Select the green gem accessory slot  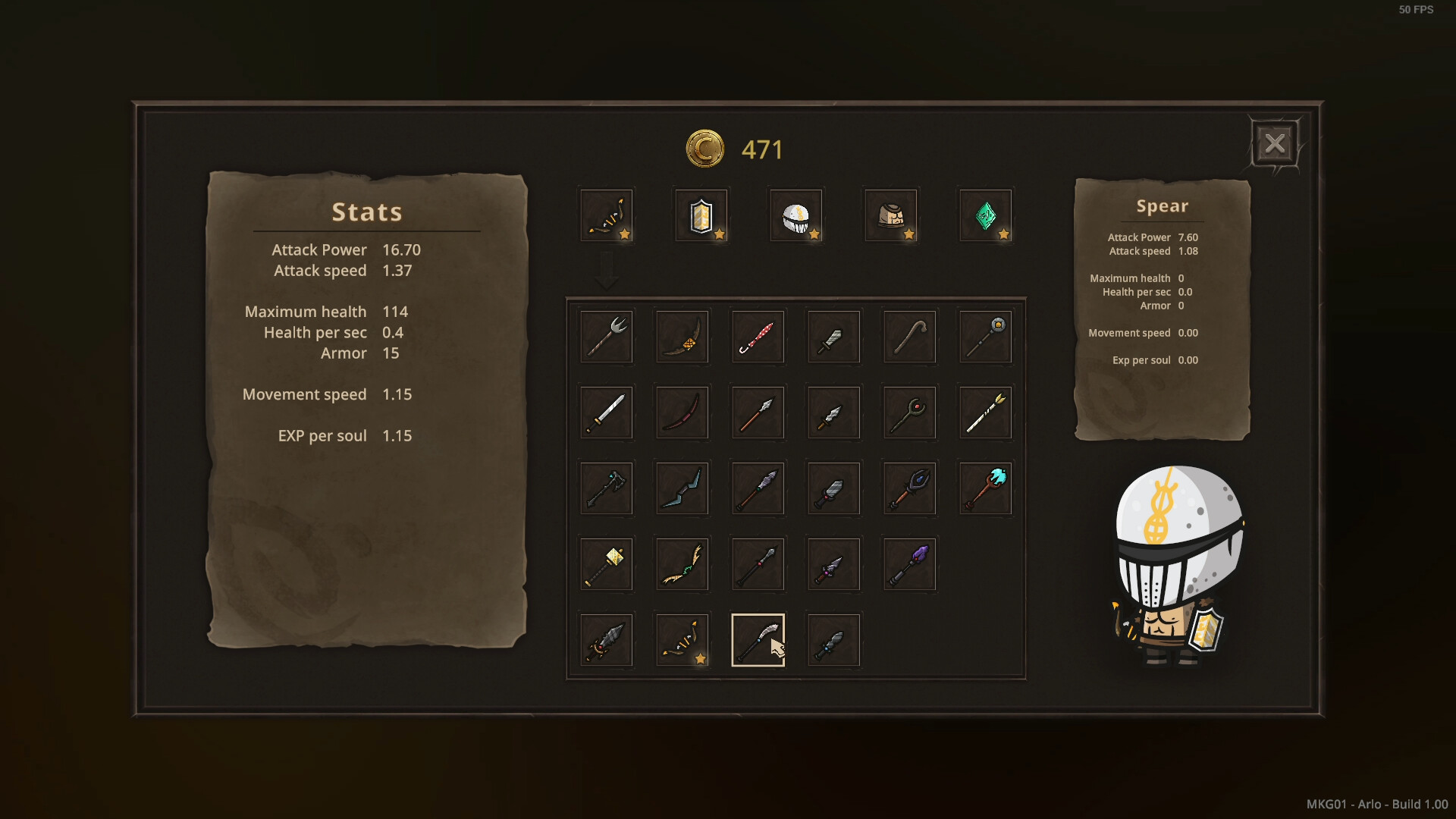985,215
